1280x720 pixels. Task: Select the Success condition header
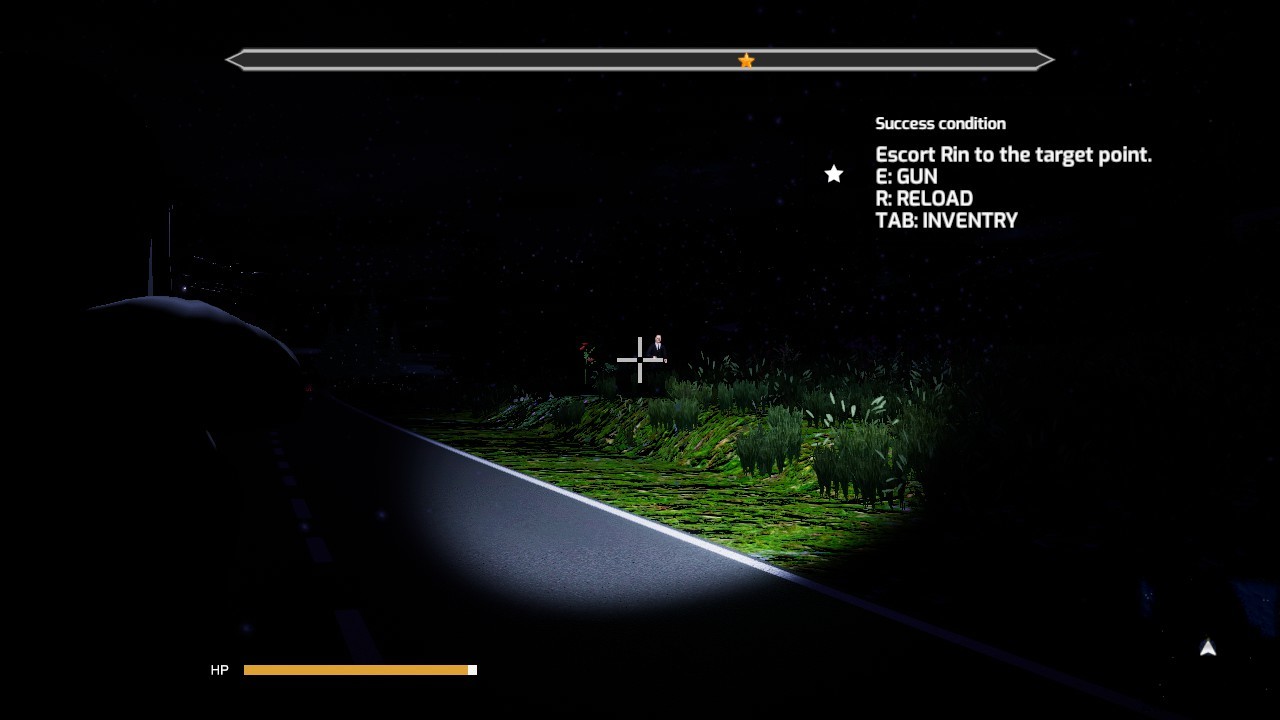[x=941, y=123]
